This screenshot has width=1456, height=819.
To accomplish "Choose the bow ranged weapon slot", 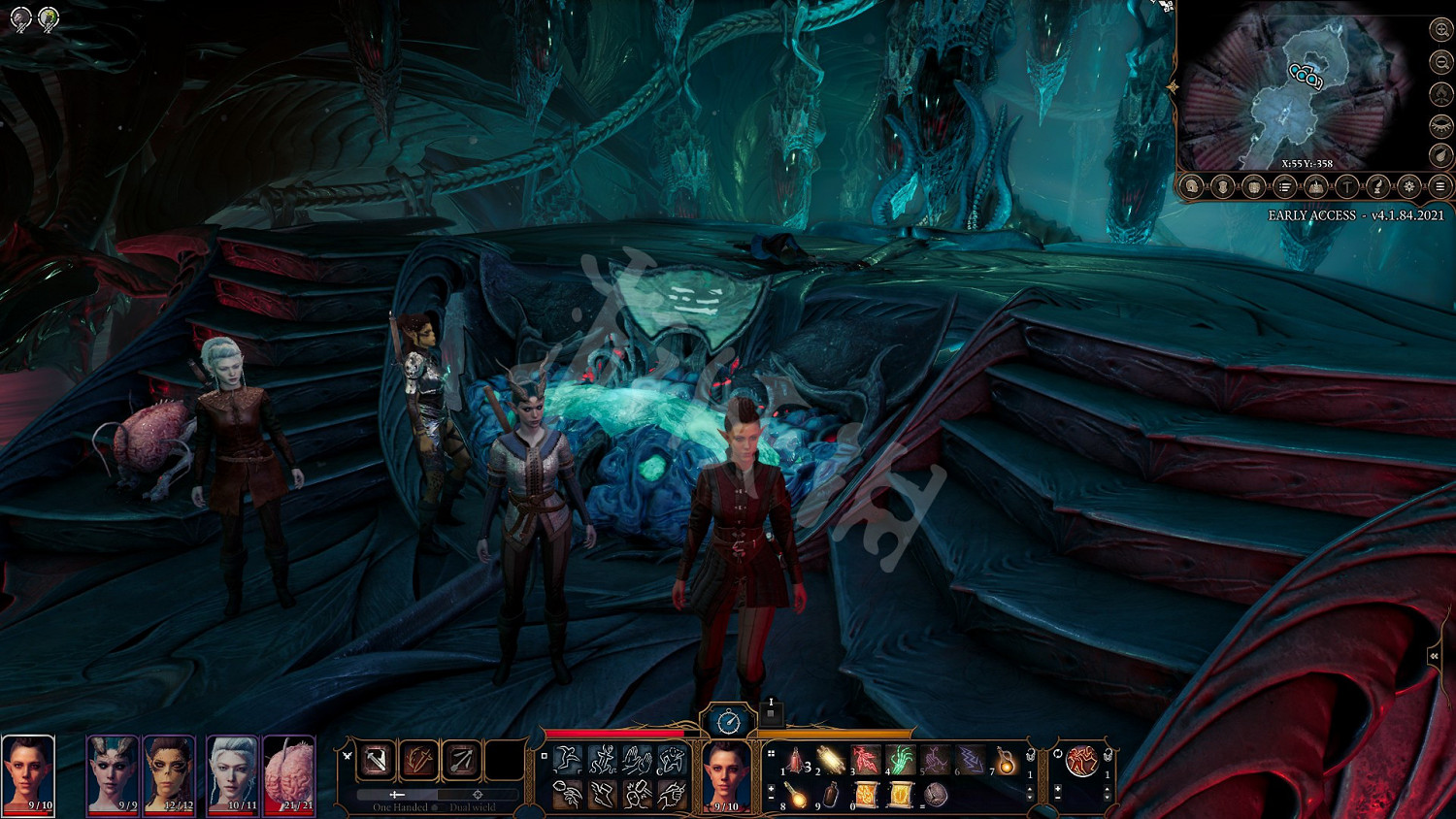I will tap(462, 761).
